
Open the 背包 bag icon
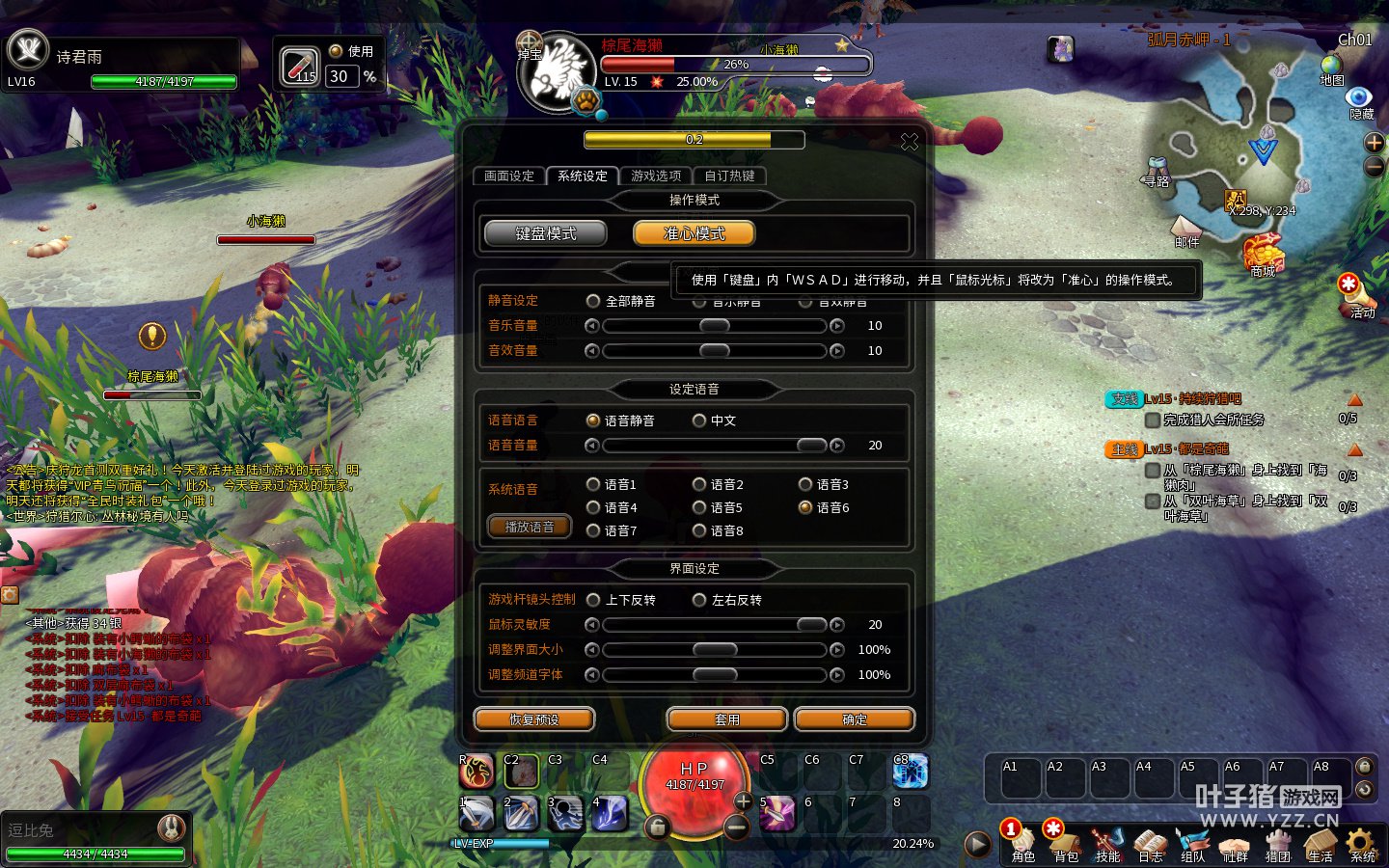(x=1065, y=843)
